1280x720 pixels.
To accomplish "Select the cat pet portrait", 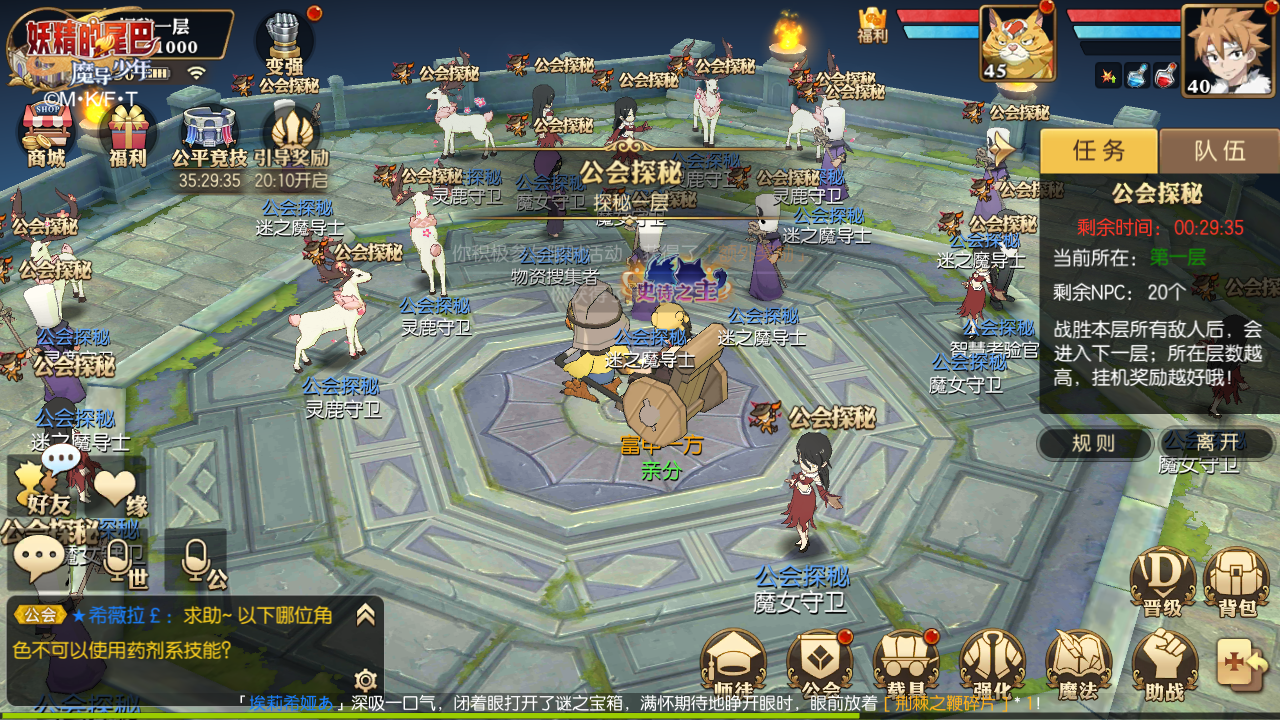I will click(x=1016, y=42).
